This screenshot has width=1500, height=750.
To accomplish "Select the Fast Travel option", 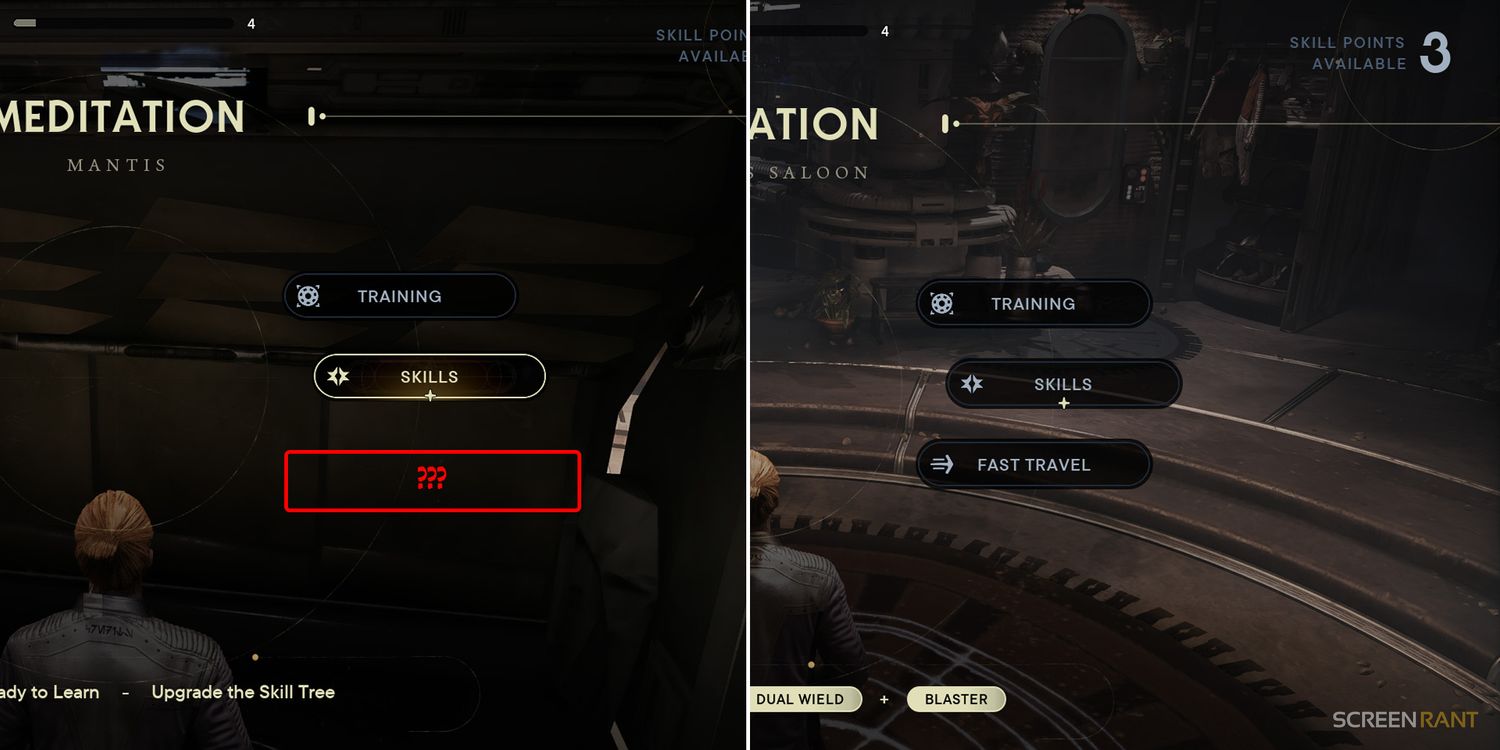I will point(1033,465).
